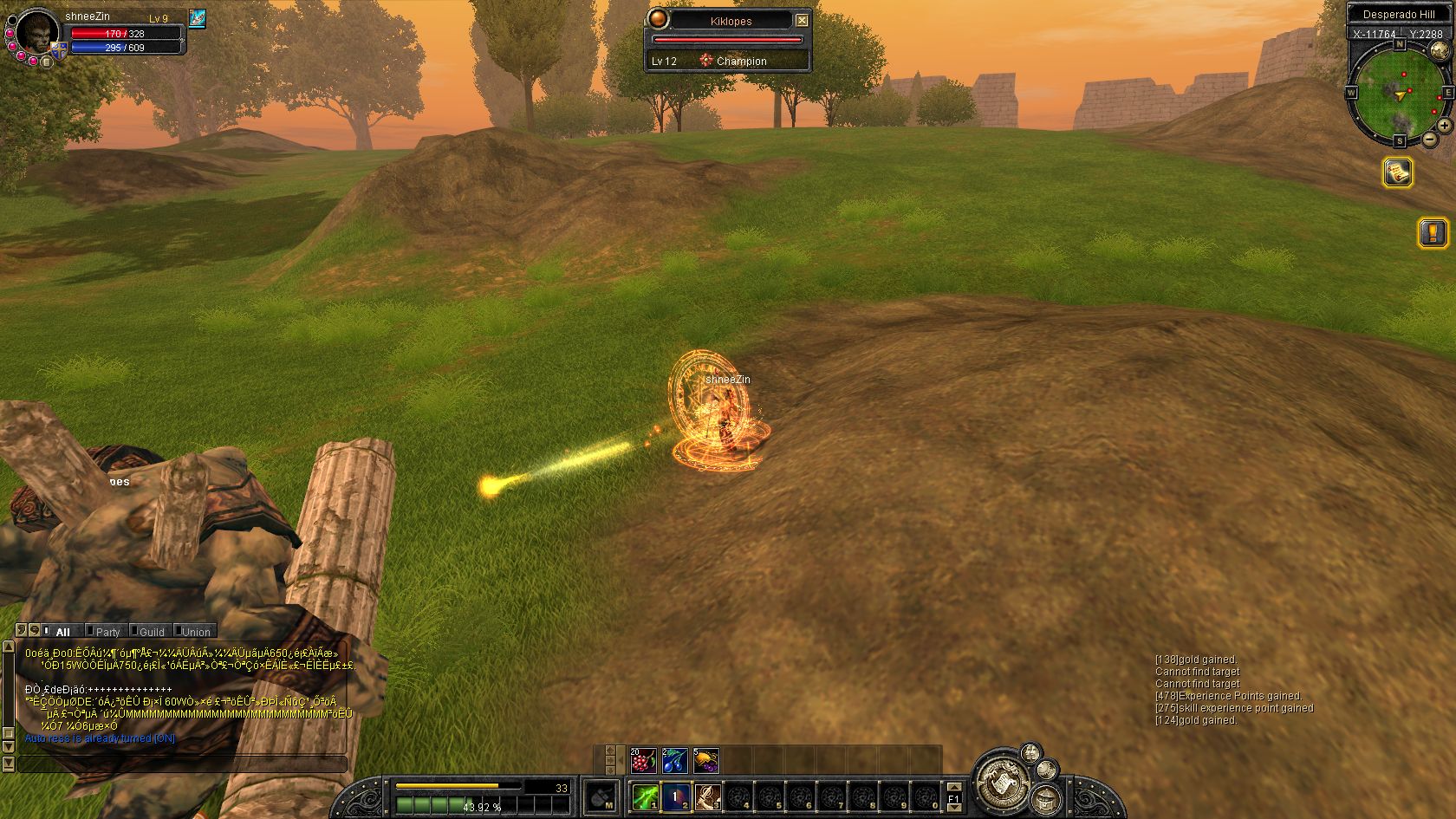Switch hotbar page up above F1
The width and height of the screenshot is (1456, 819).
tap(953, 786)
